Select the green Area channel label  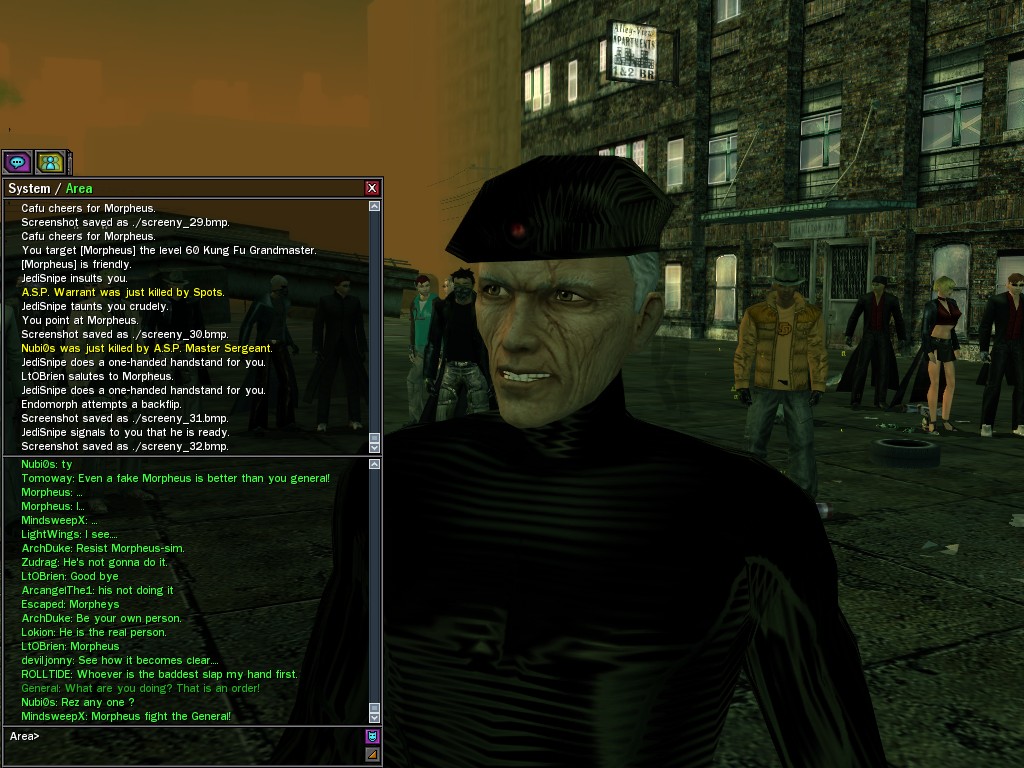pos(79,188)
